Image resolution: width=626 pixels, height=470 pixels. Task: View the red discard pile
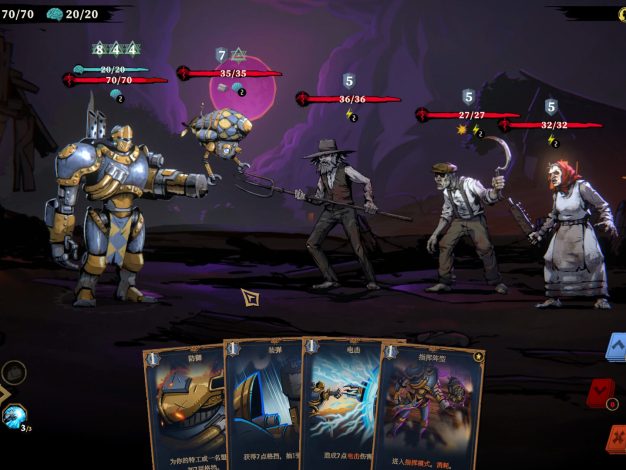pyautogui.click(x=603, y=393)
